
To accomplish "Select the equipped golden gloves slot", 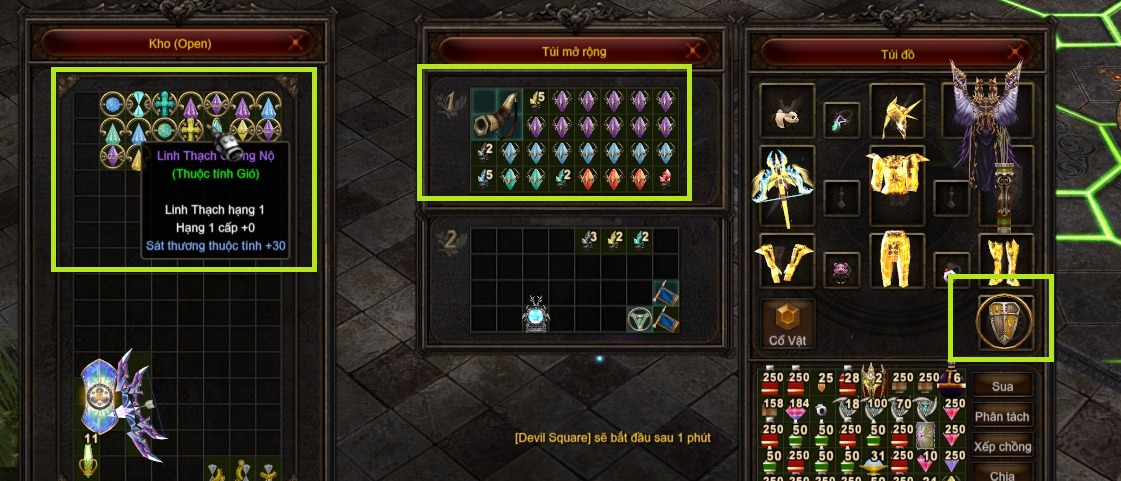I will coord(785,259).
